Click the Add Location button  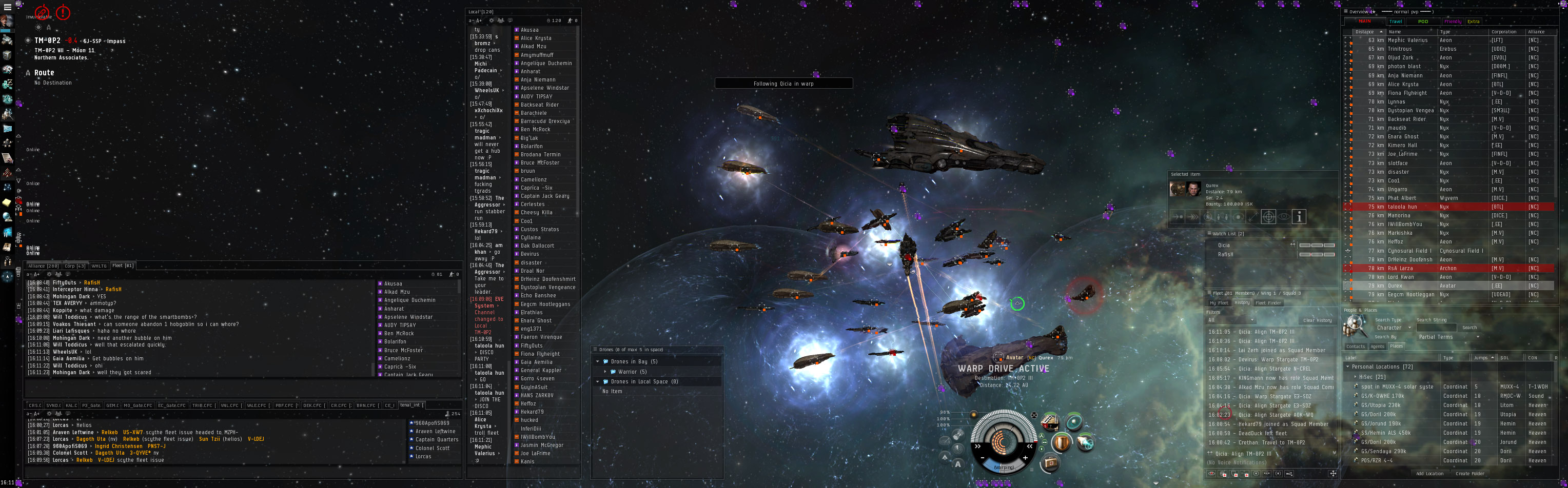pos(1429,474)
